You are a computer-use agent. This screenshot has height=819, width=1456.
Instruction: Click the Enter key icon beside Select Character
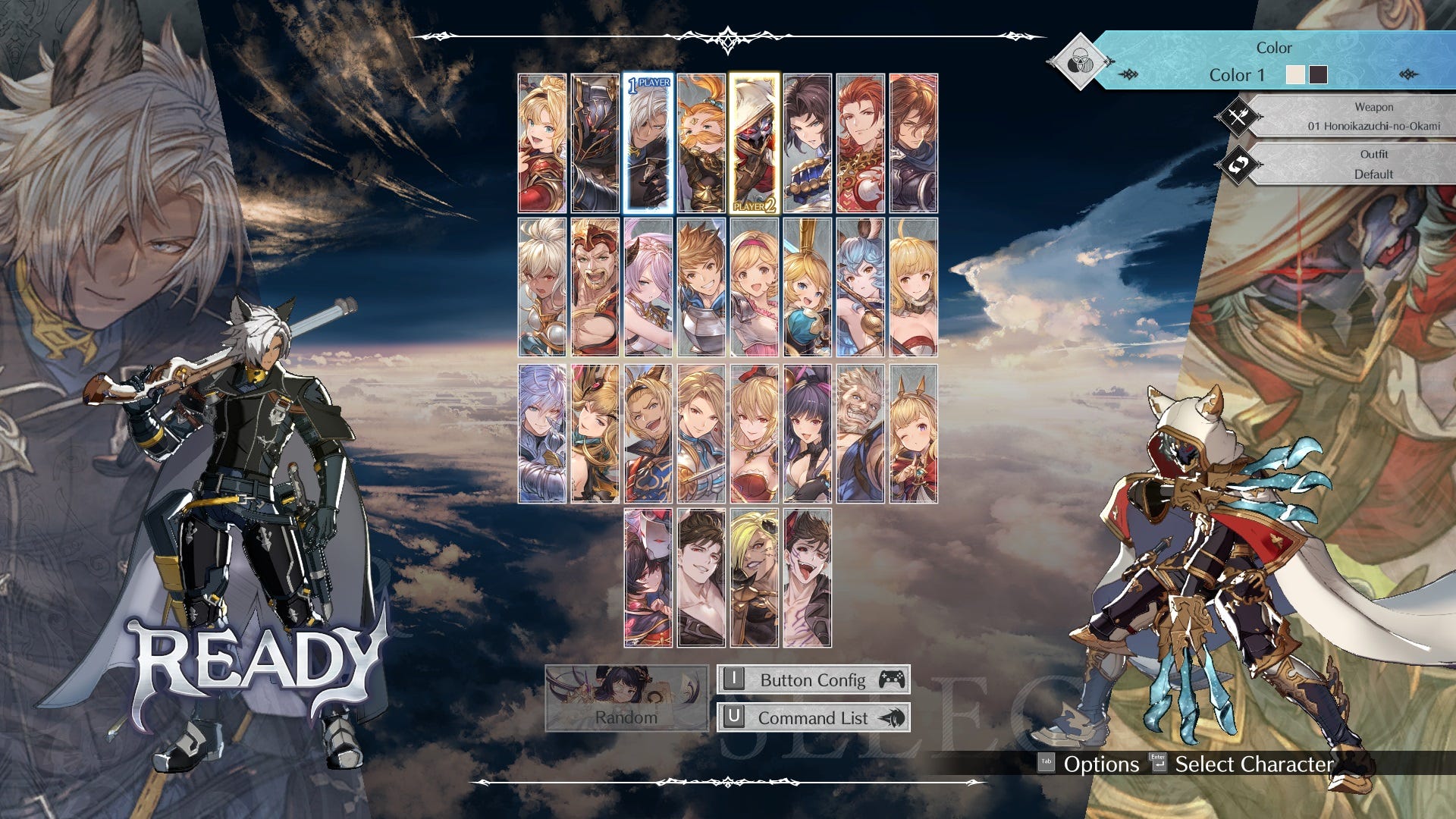coord(1159,764)
